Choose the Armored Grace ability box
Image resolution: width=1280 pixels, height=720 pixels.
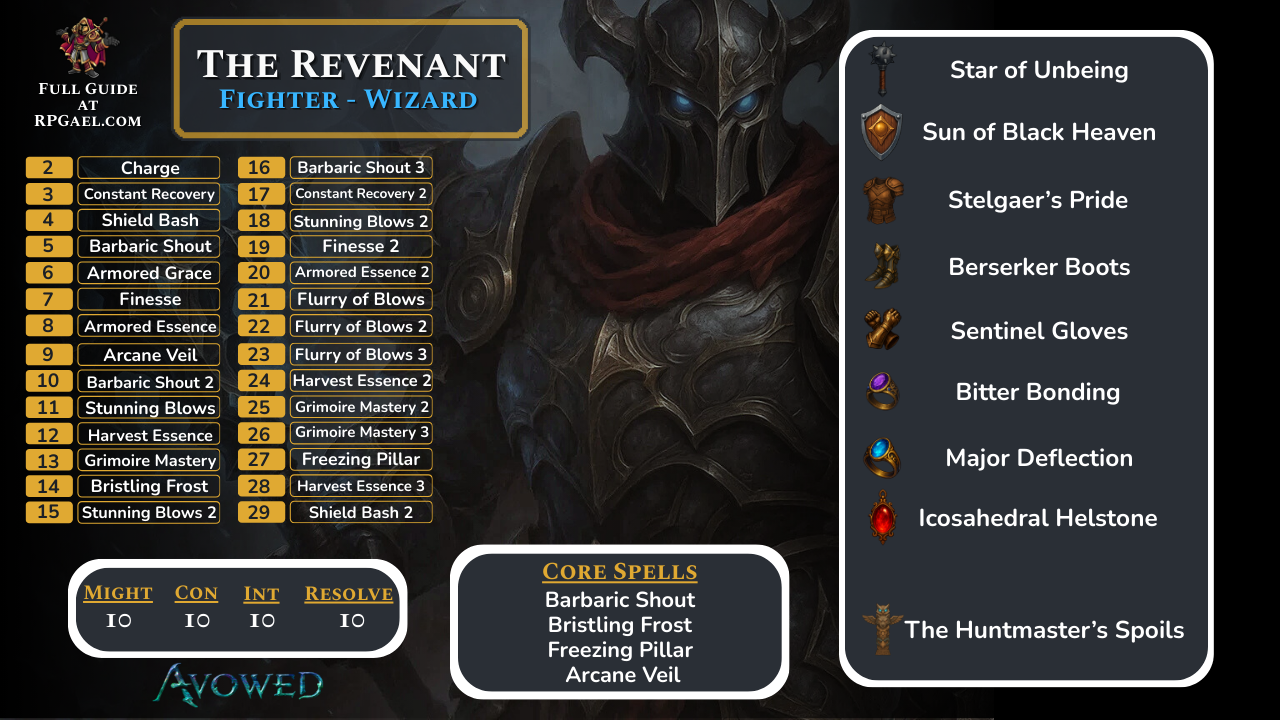(149, 273)
